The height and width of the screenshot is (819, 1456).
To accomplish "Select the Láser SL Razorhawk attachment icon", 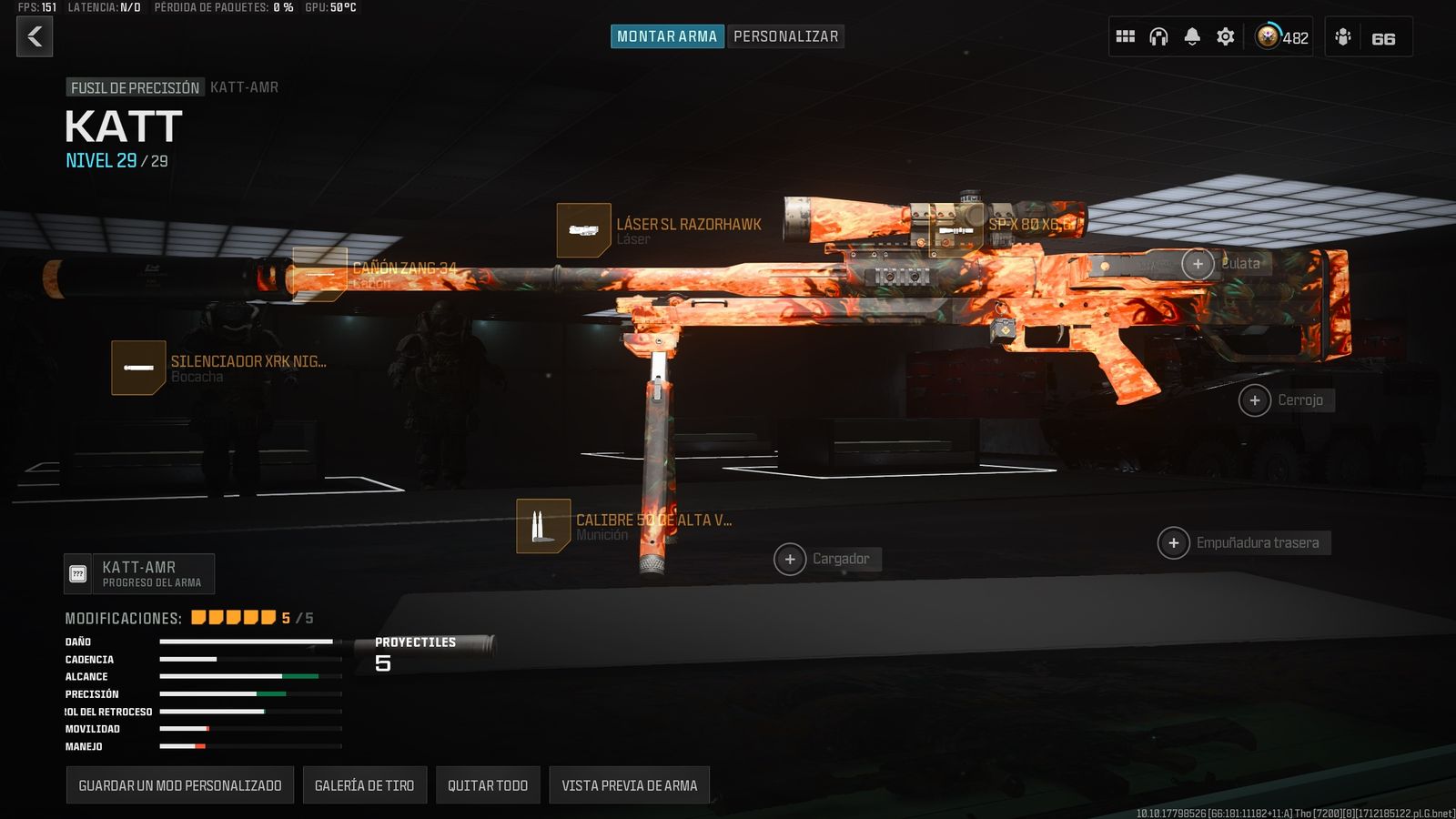I will point(583,229).
